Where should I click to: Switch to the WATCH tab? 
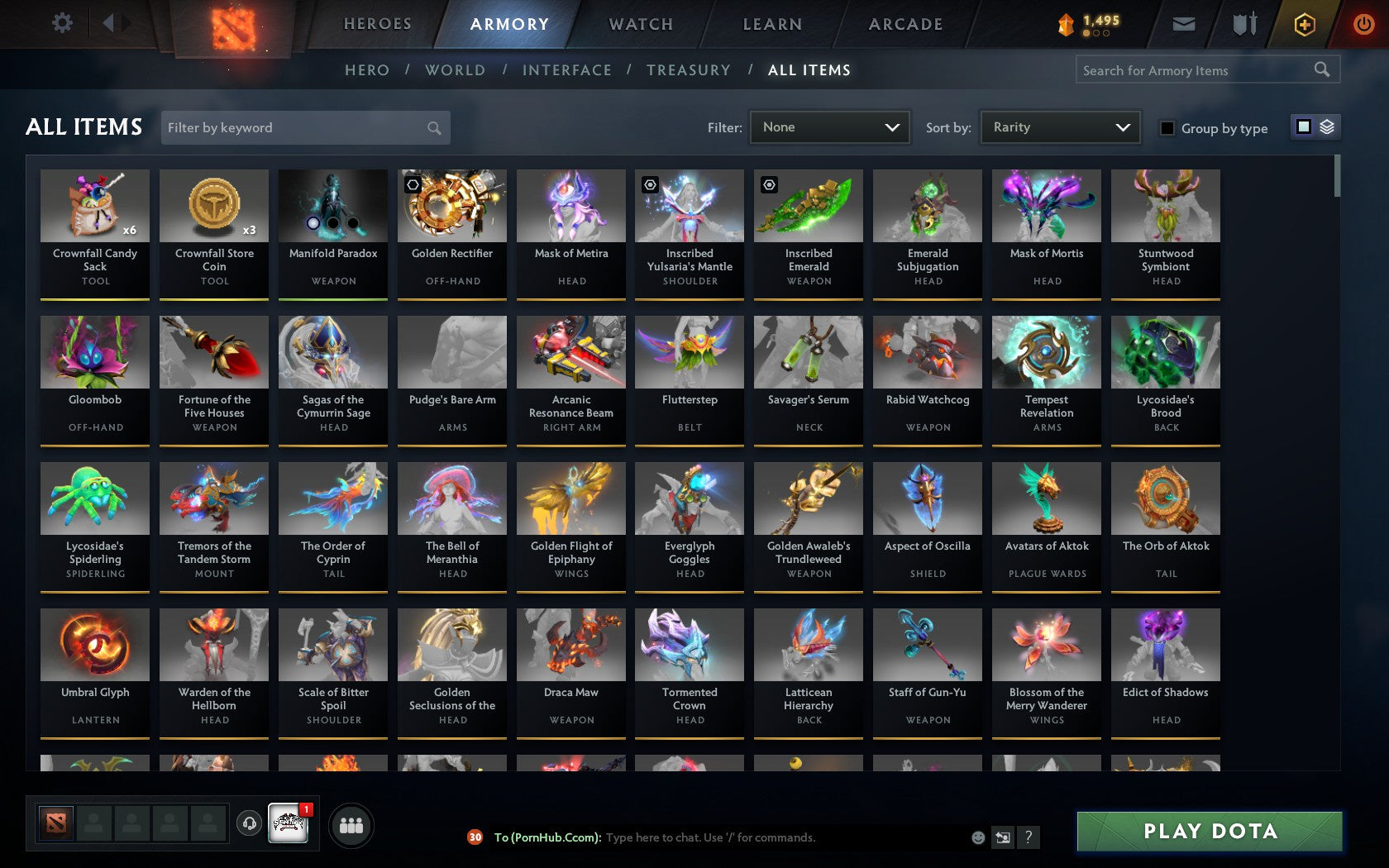639,24
